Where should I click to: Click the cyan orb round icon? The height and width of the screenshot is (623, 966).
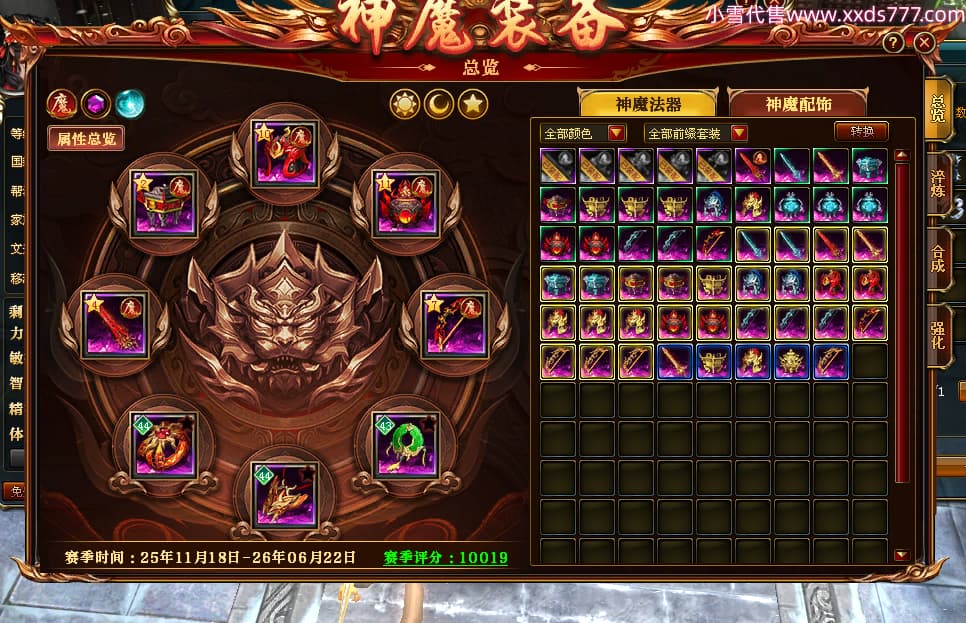pyautogui.click(x=129, y=103)
